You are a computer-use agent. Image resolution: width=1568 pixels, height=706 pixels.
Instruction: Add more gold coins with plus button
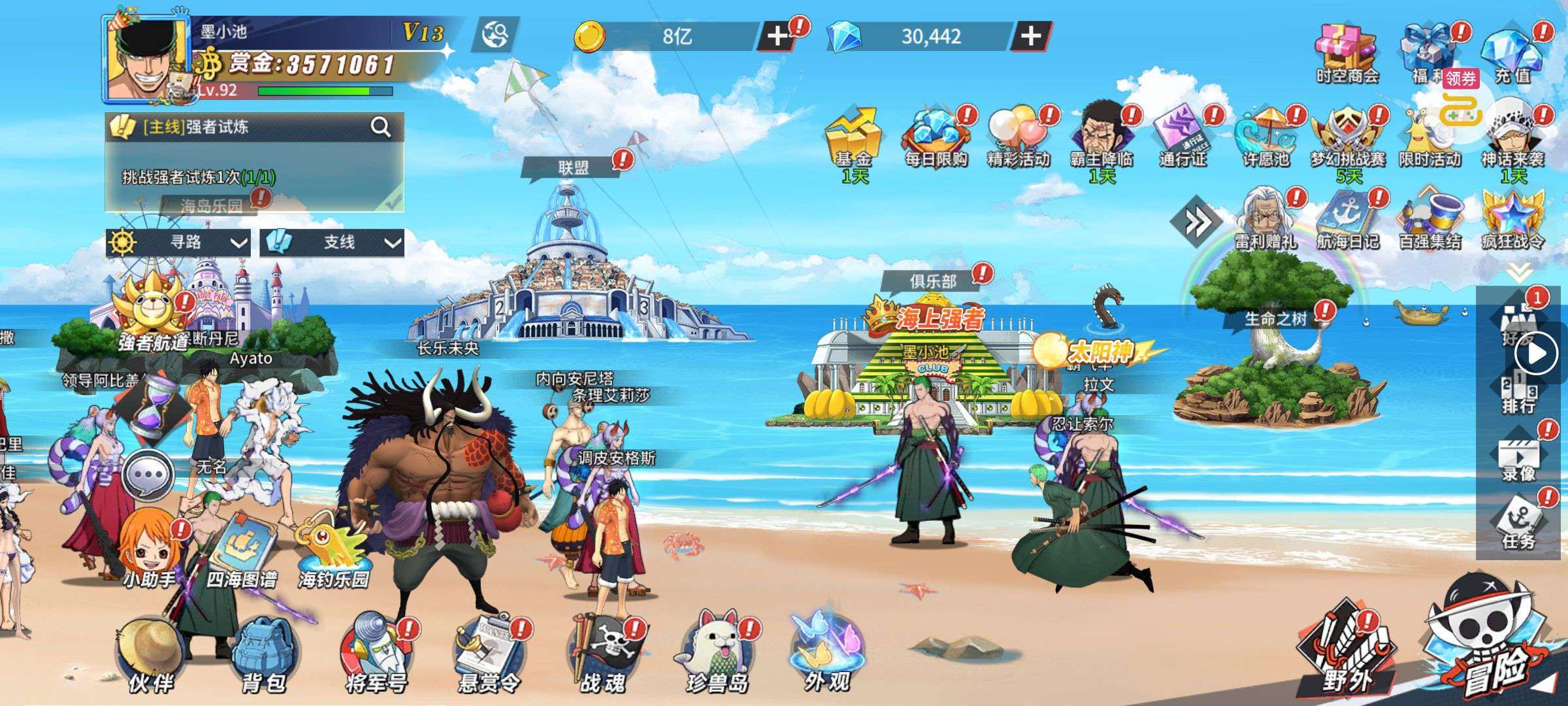[777, 36]
